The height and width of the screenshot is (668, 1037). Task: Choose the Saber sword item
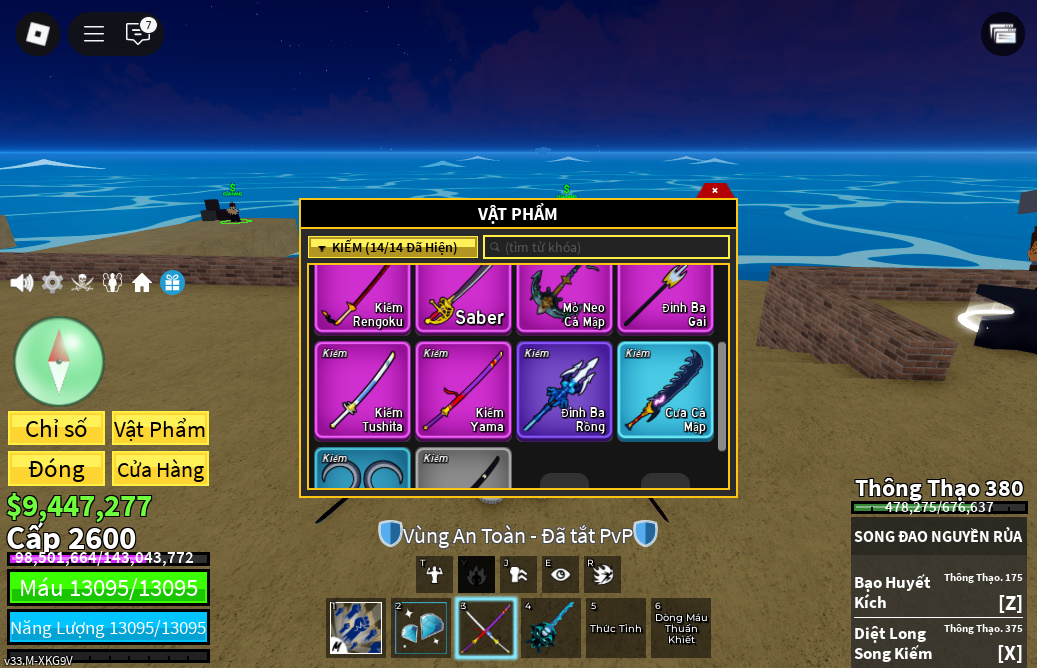[463, 298]
